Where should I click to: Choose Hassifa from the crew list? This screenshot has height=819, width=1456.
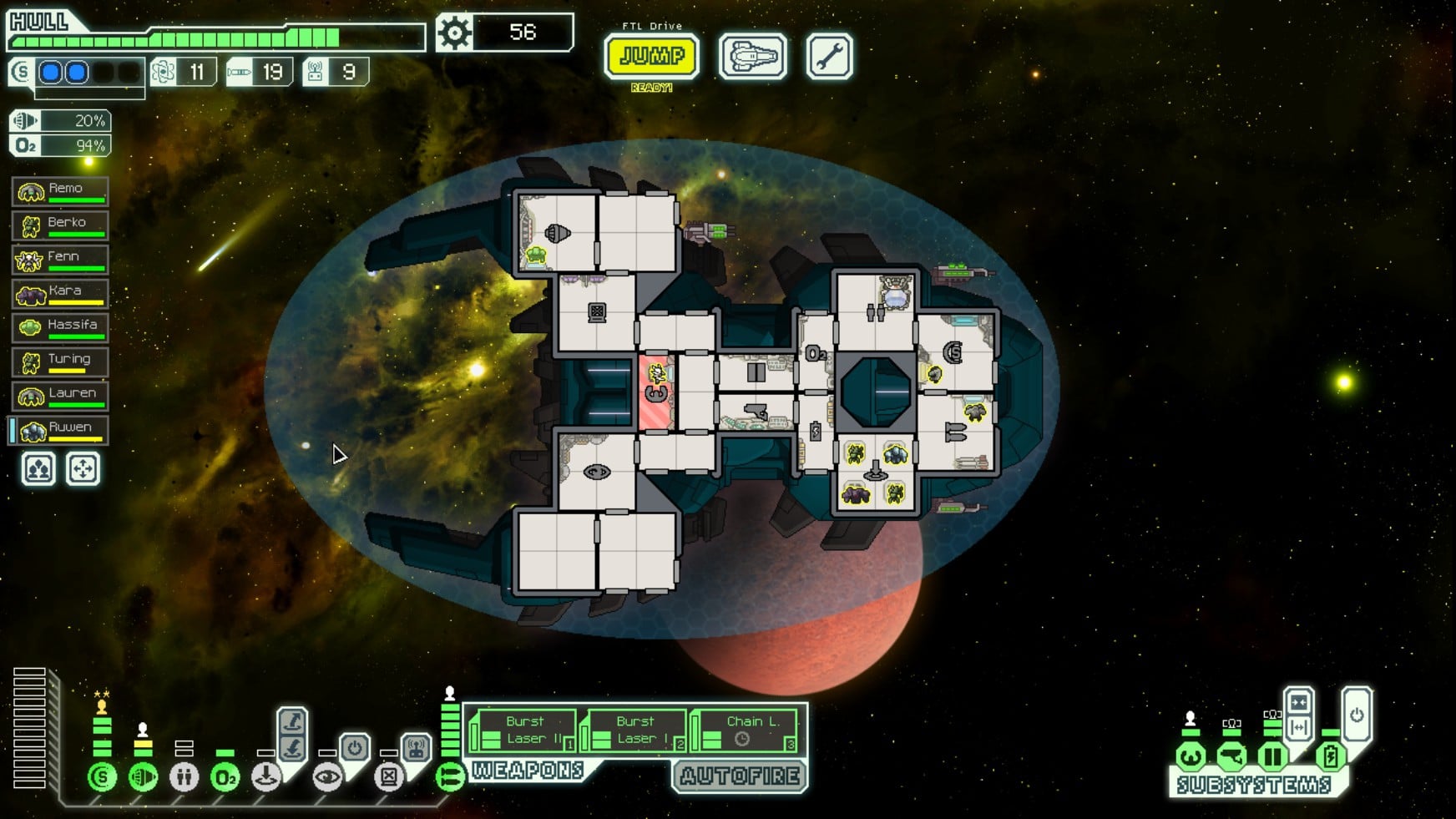click(60, 328)
